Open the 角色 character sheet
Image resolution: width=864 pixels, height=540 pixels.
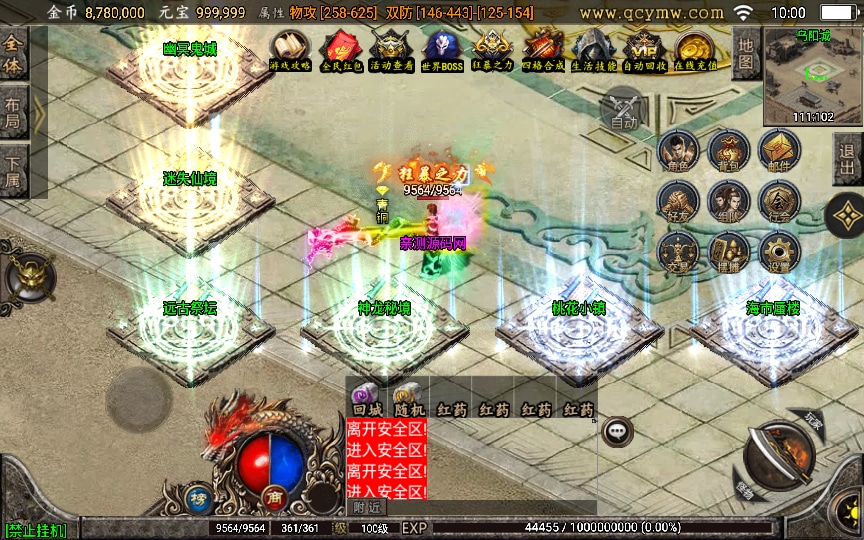click(x=678, y=151)
